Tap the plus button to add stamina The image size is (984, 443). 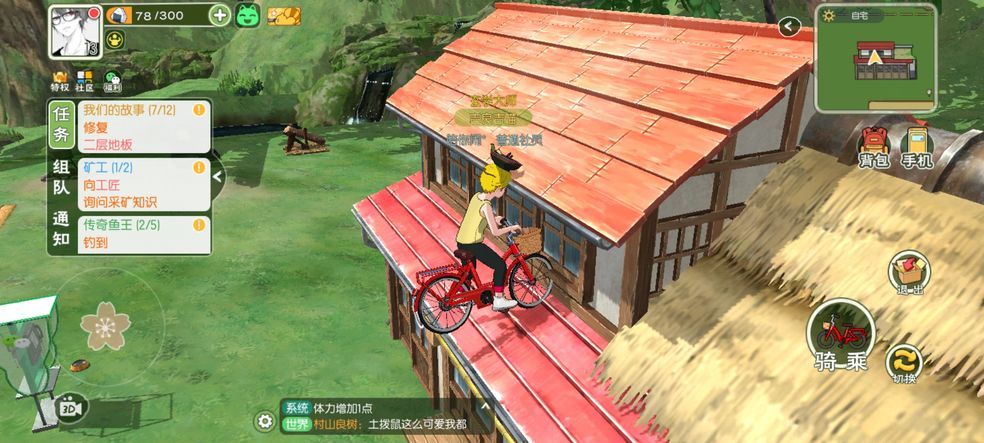click(x=220, y=14)
